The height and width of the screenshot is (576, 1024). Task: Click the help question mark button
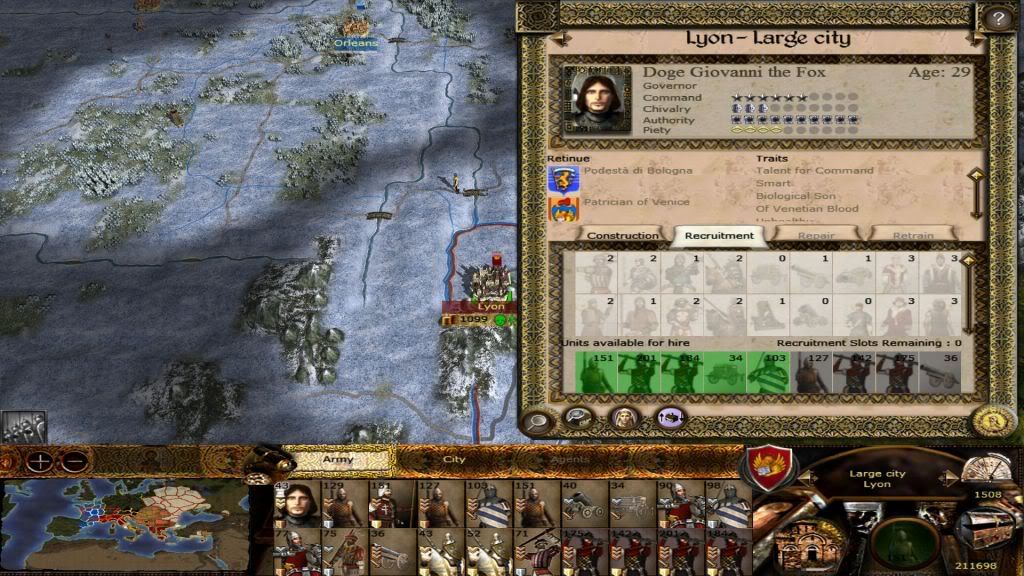point(996,17)
